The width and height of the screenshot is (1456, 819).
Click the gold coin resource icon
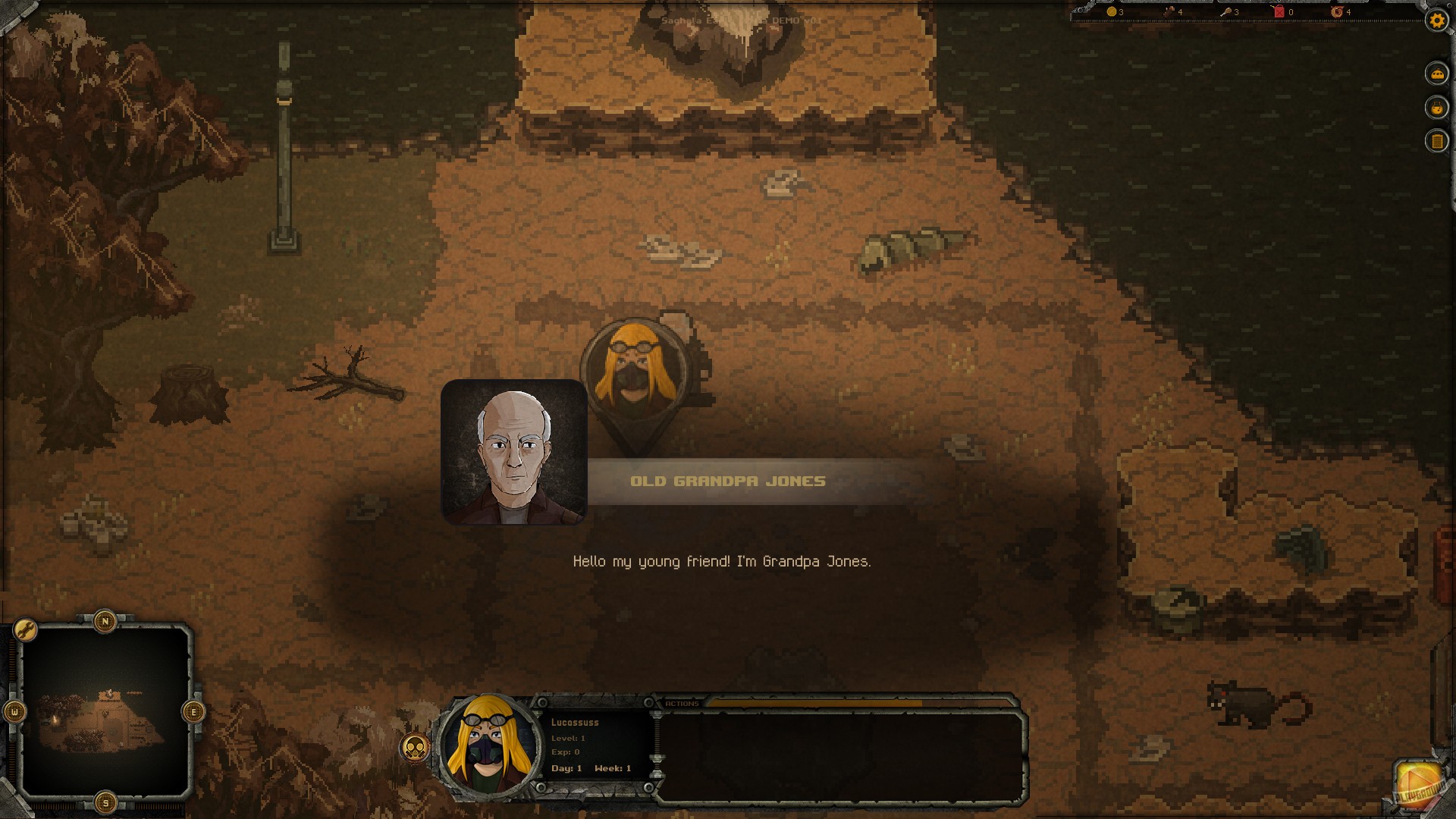tap(1111, 13)
